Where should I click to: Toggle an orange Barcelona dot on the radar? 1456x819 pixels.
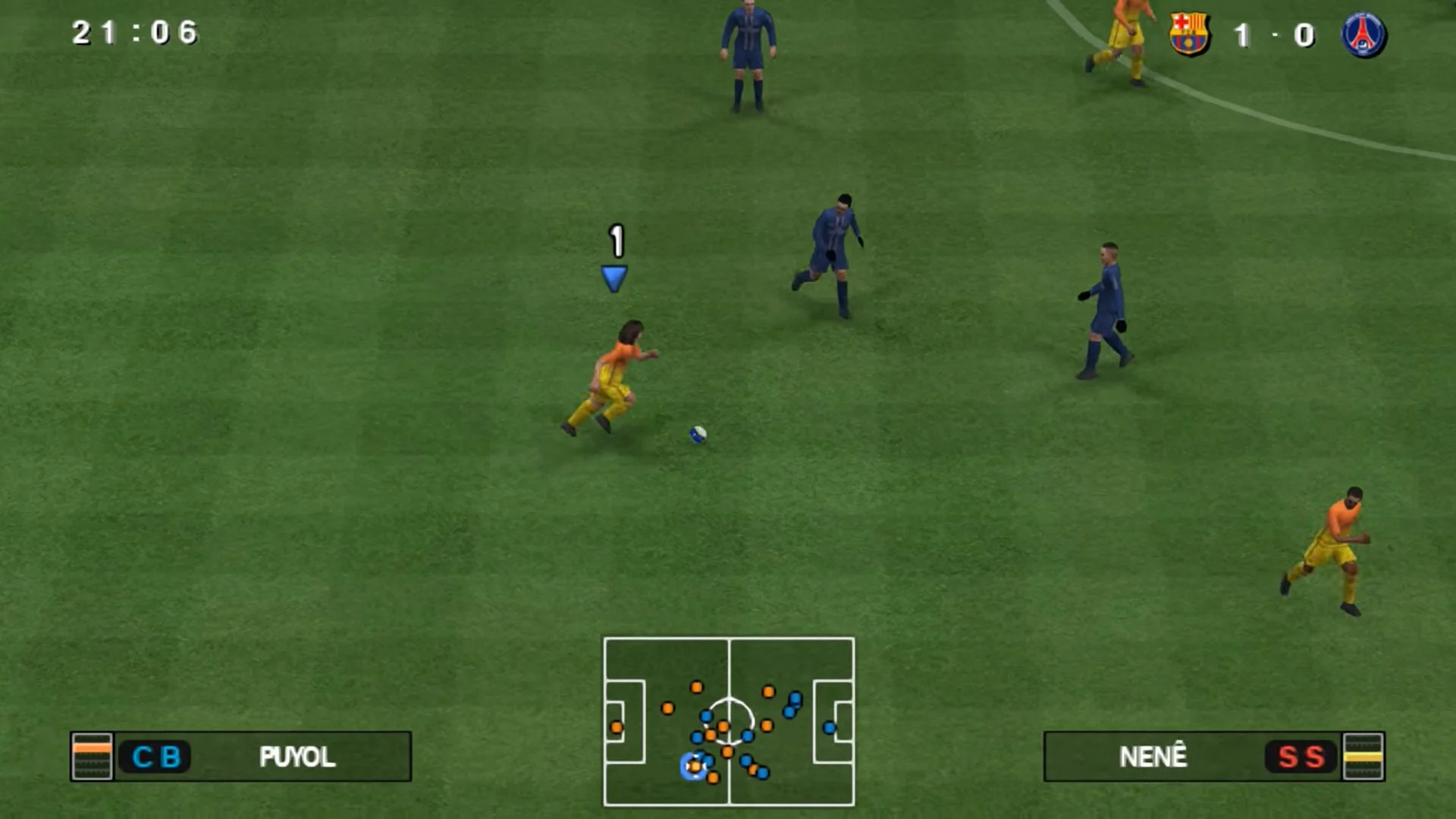click(695, 686)
